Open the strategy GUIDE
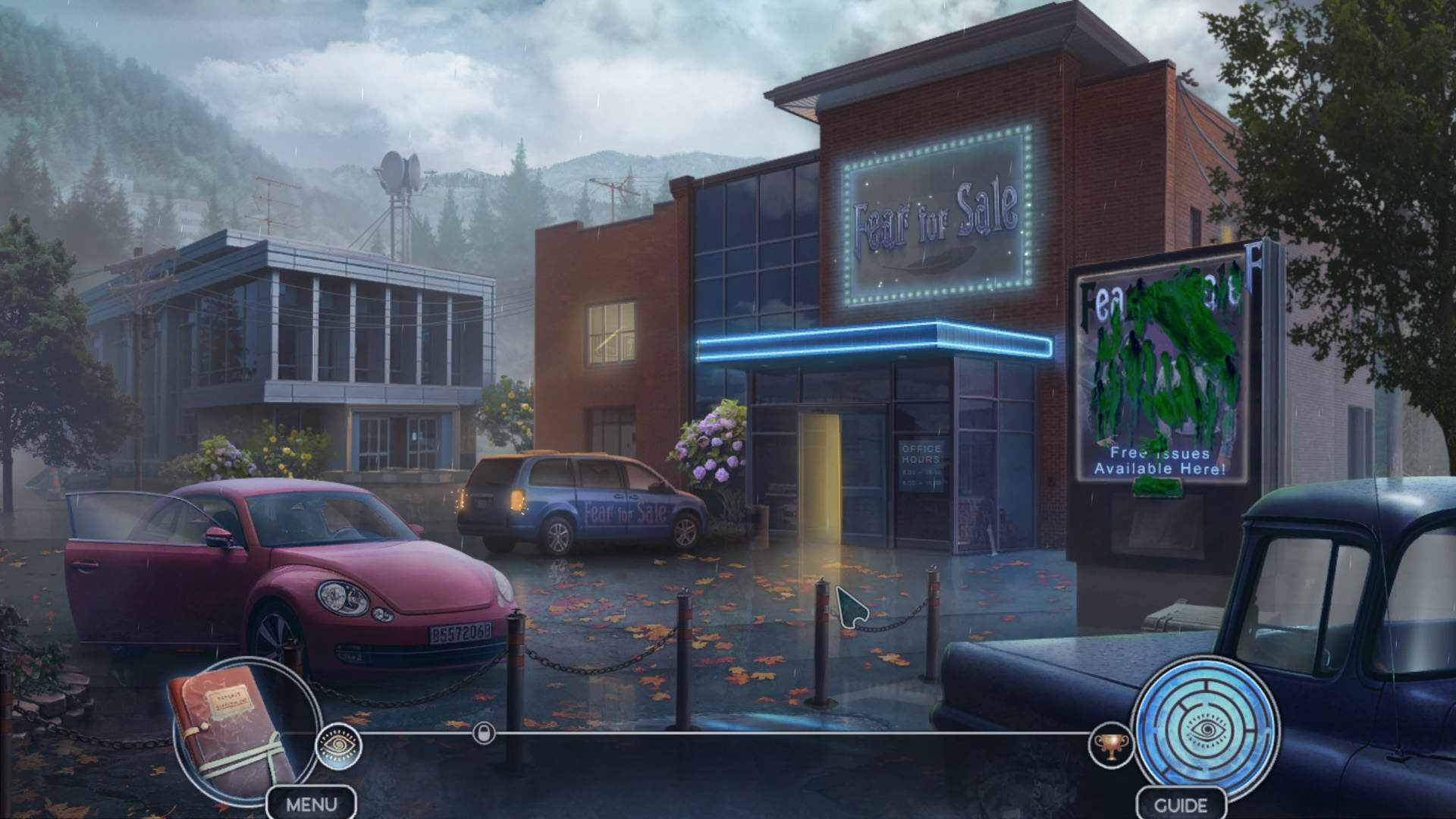Viewport: 1456px width, 819px height. tap(1180, 805)
